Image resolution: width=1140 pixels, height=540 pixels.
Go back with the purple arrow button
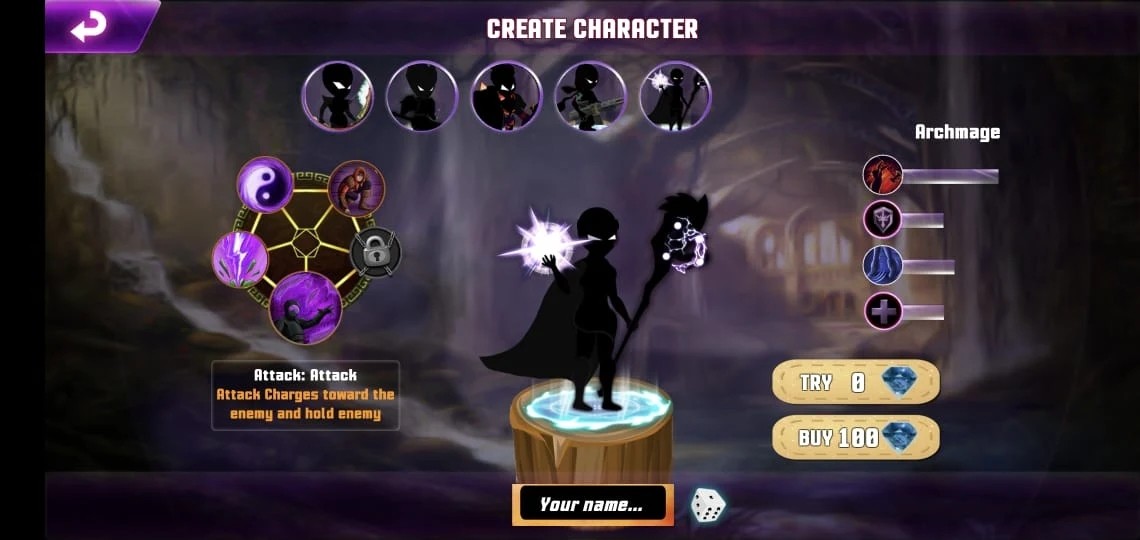tap(90, 27)
